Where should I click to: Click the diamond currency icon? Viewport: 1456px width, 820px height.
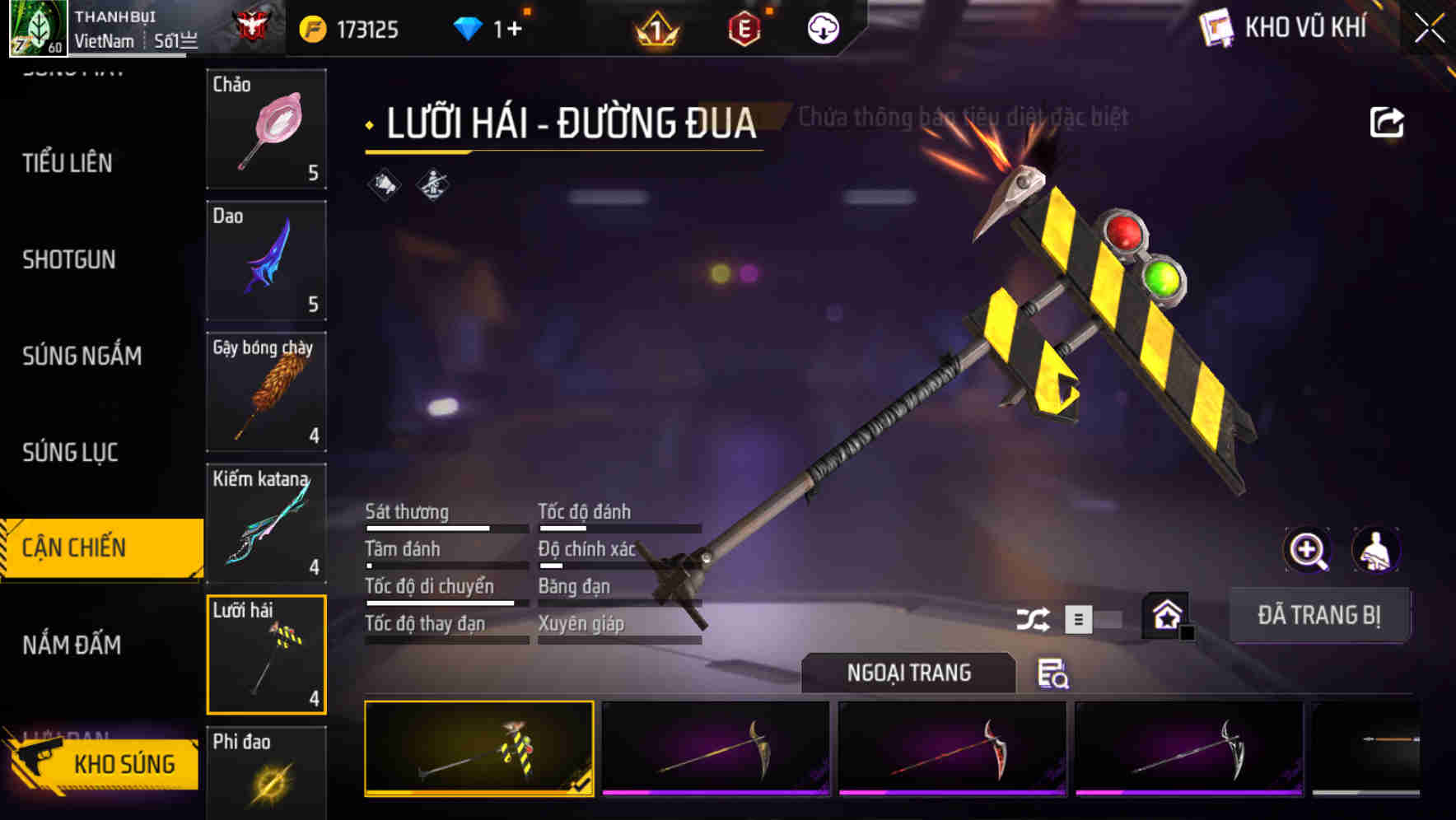coord(468,27)
